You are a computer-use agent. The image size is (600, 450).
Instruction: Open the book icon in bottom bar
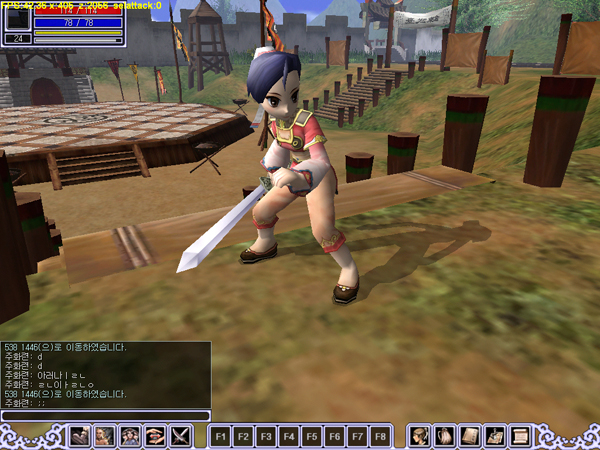click(x=470, y=436)
